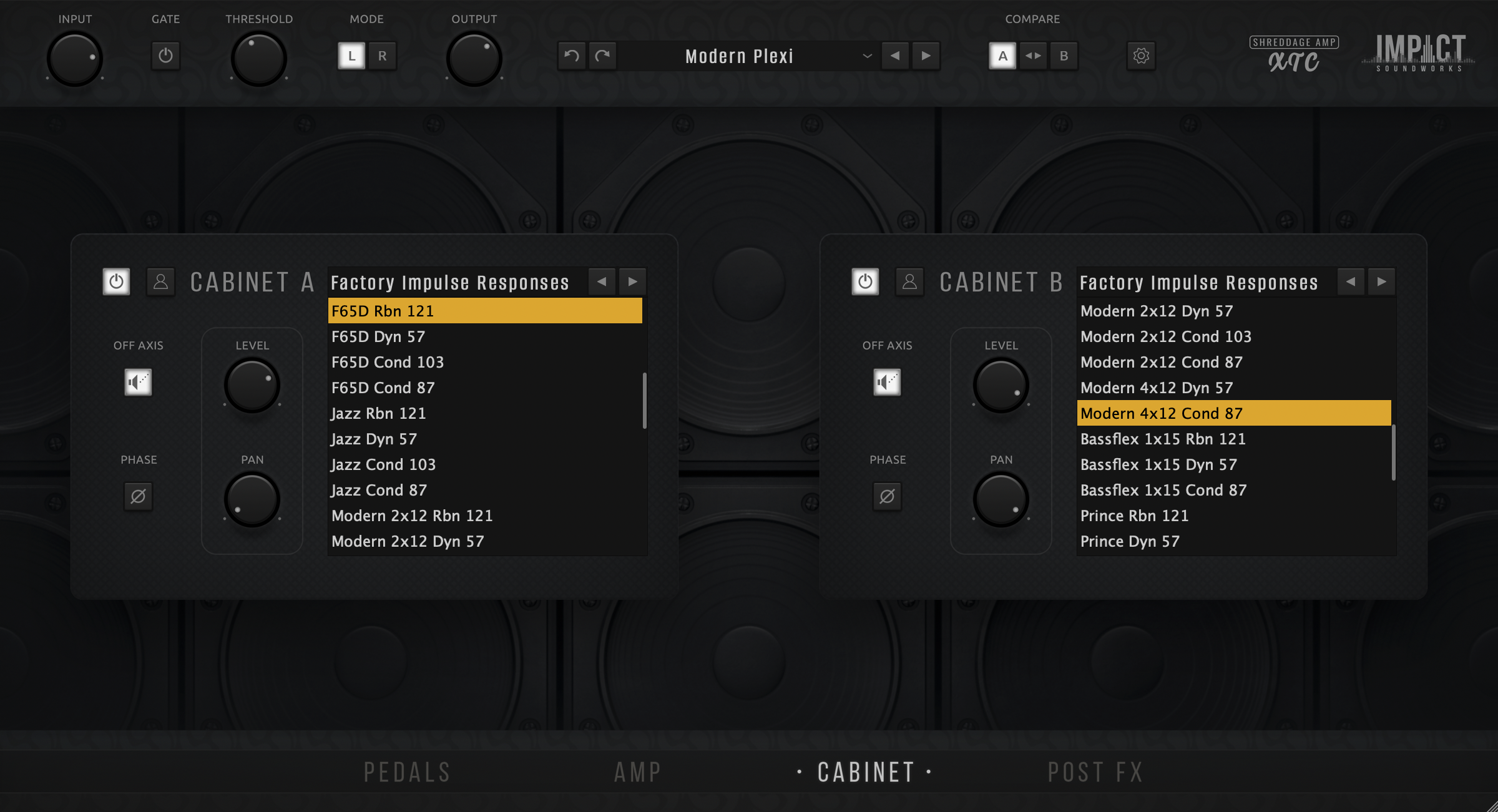Open Cabinet B user impulse loader
Screen dimensions: 1498x812
[909, 282]
